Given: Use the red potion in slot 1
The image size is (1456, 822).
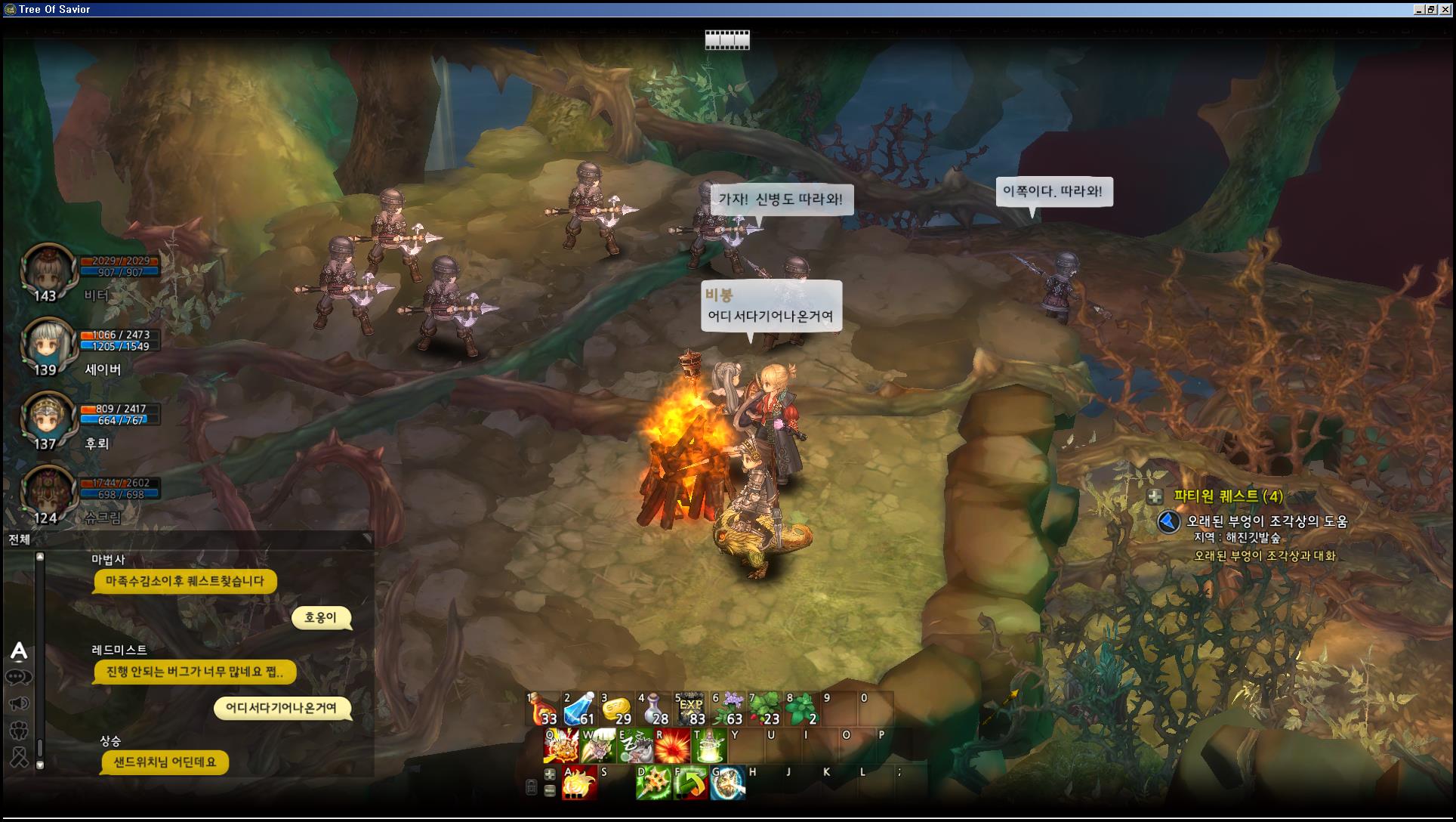Looking at the screenshot, I should (x=542, y=709).
